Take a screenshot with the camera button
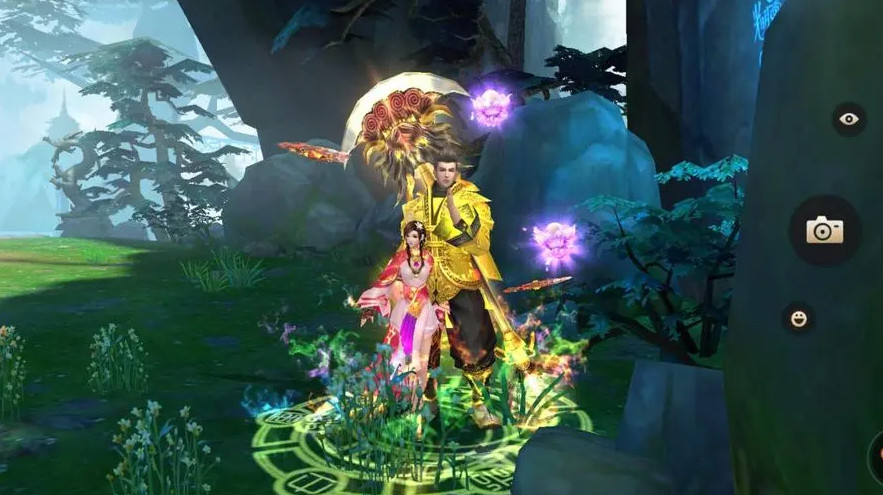883x495 pixels. click(x=825, y=230)
